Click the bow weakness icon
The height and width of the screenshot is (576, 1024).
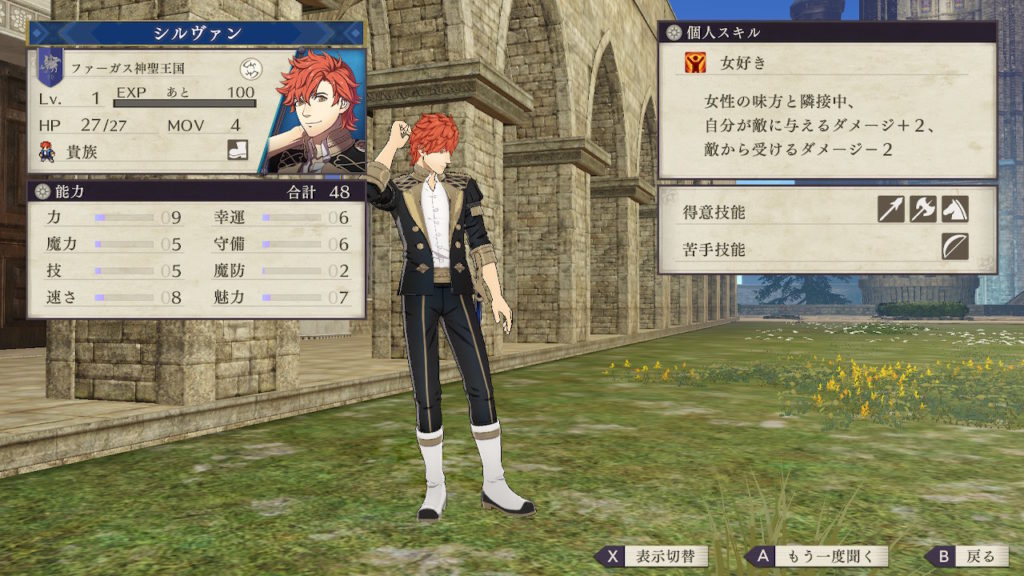955,246
